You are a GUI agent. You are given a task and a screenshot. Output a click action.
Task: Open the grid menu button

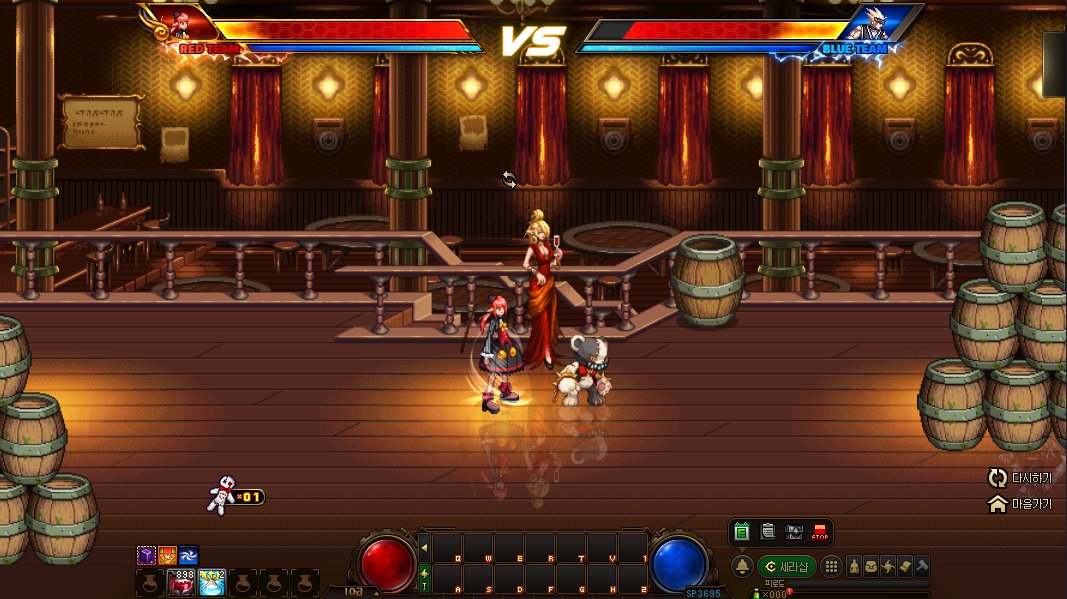832,566
